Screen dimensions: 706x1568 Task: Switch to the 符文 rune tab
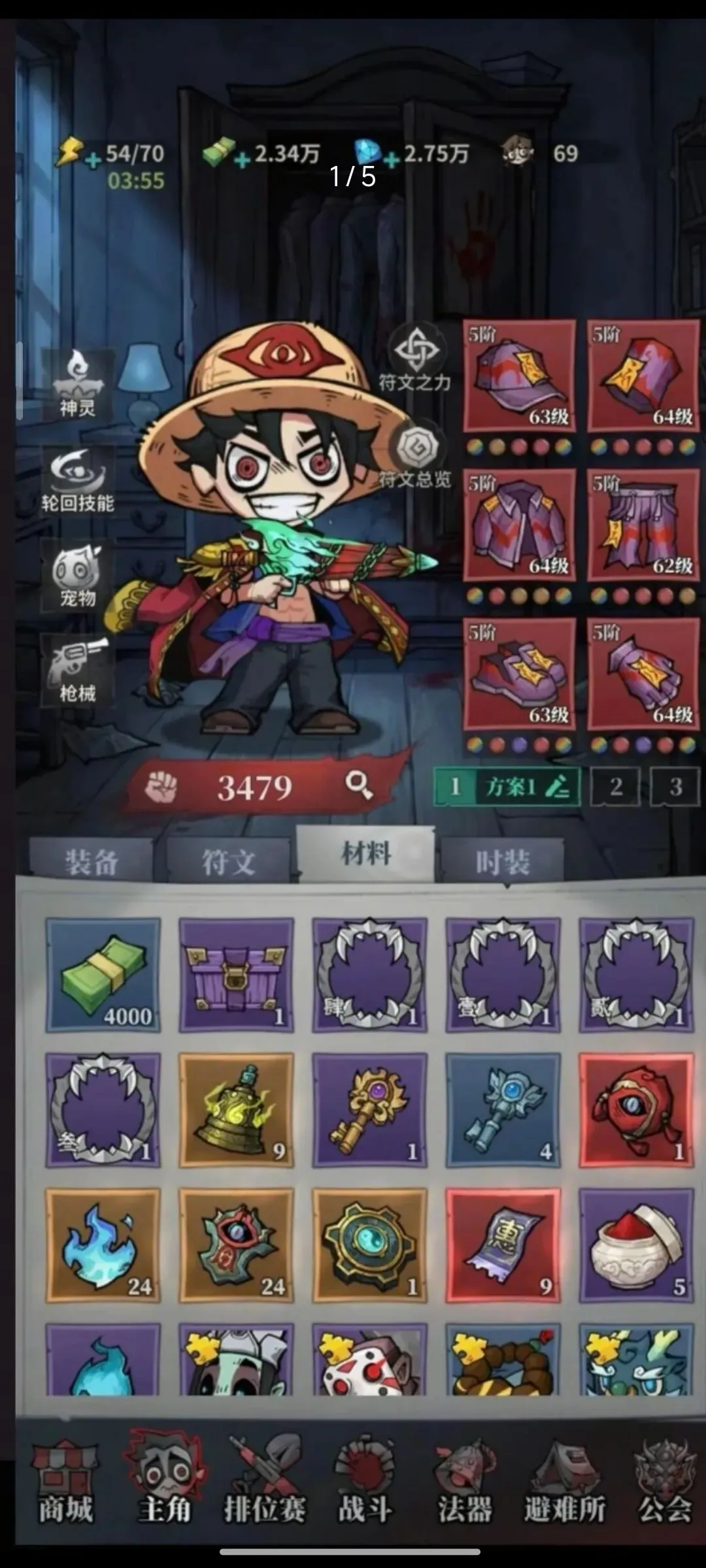tap(228, 862)
